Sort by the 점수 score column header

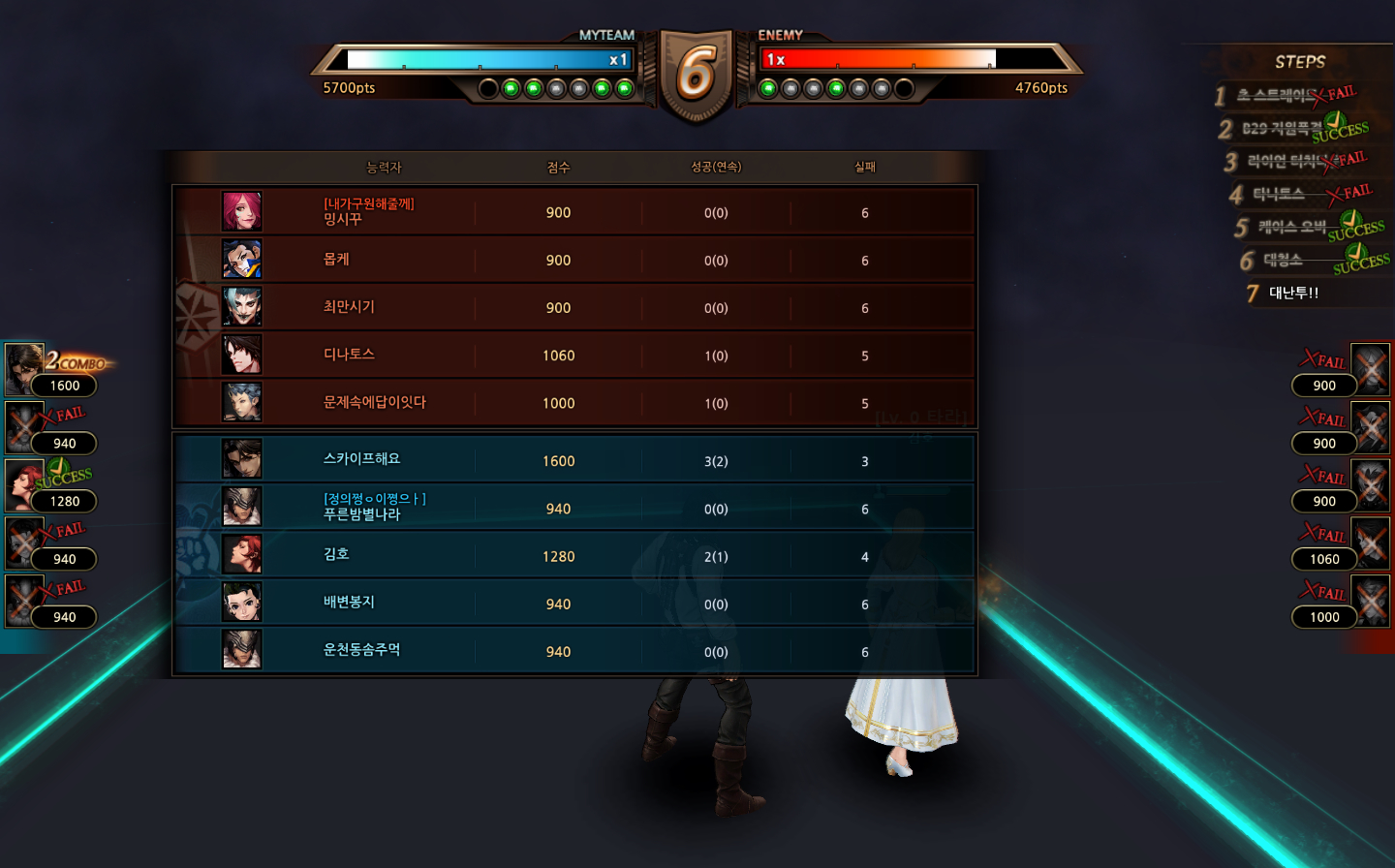click(558, 168)
